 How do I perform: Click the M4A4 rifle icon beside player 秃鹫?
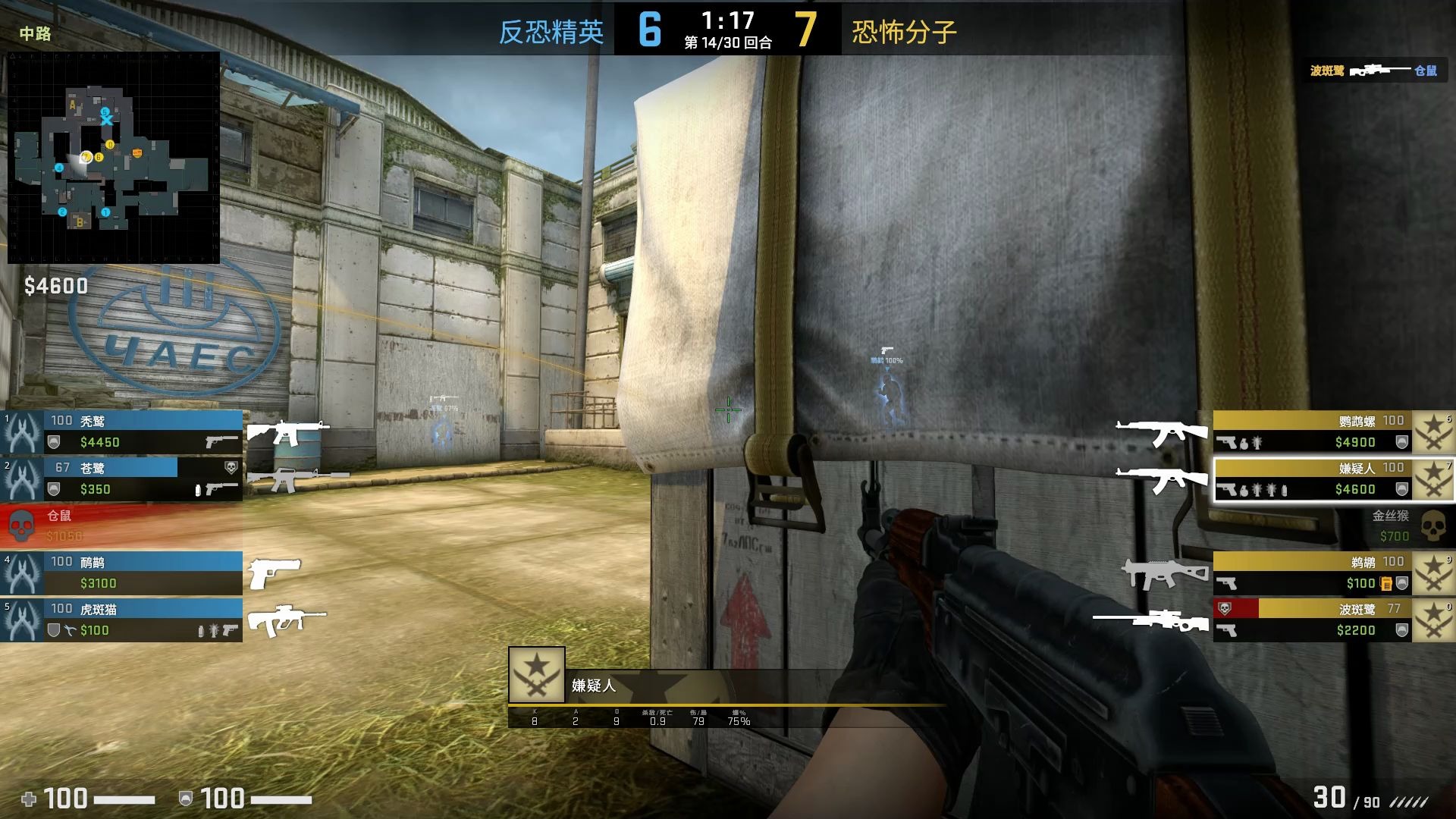(x=287, y=433)
